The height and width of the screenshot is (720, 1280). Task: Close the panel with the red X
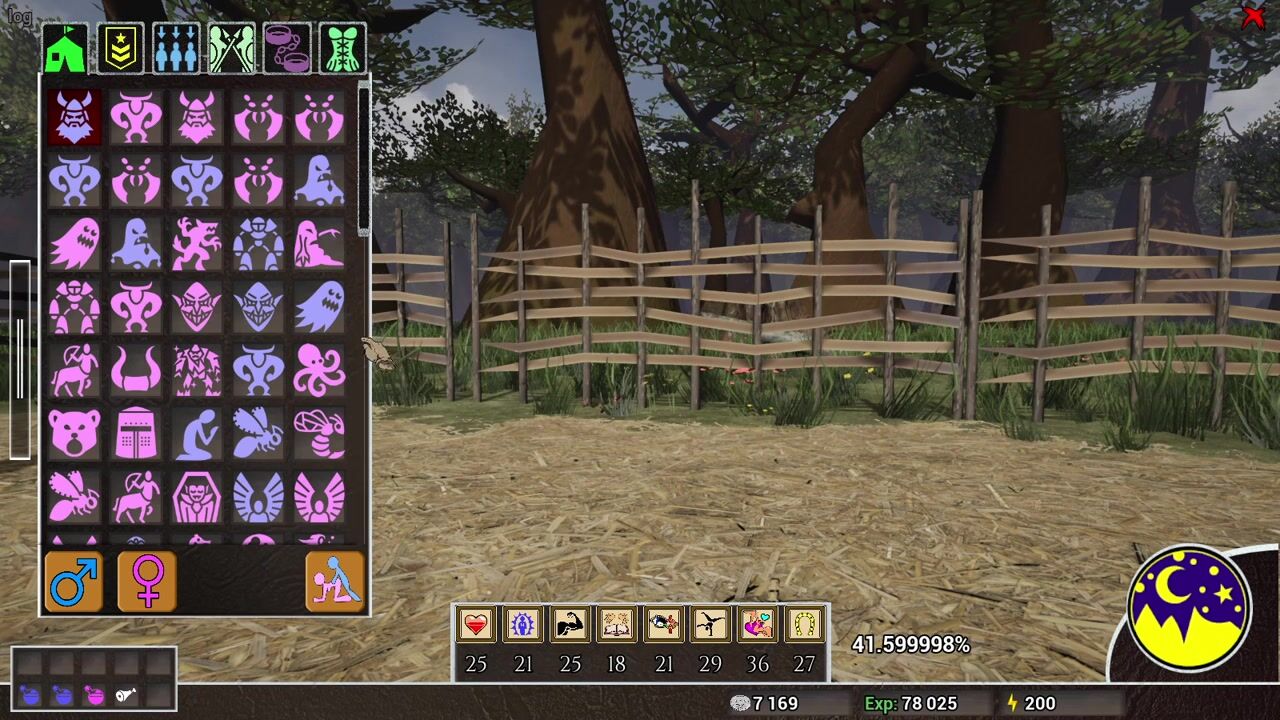click(x=1252, y=17)
